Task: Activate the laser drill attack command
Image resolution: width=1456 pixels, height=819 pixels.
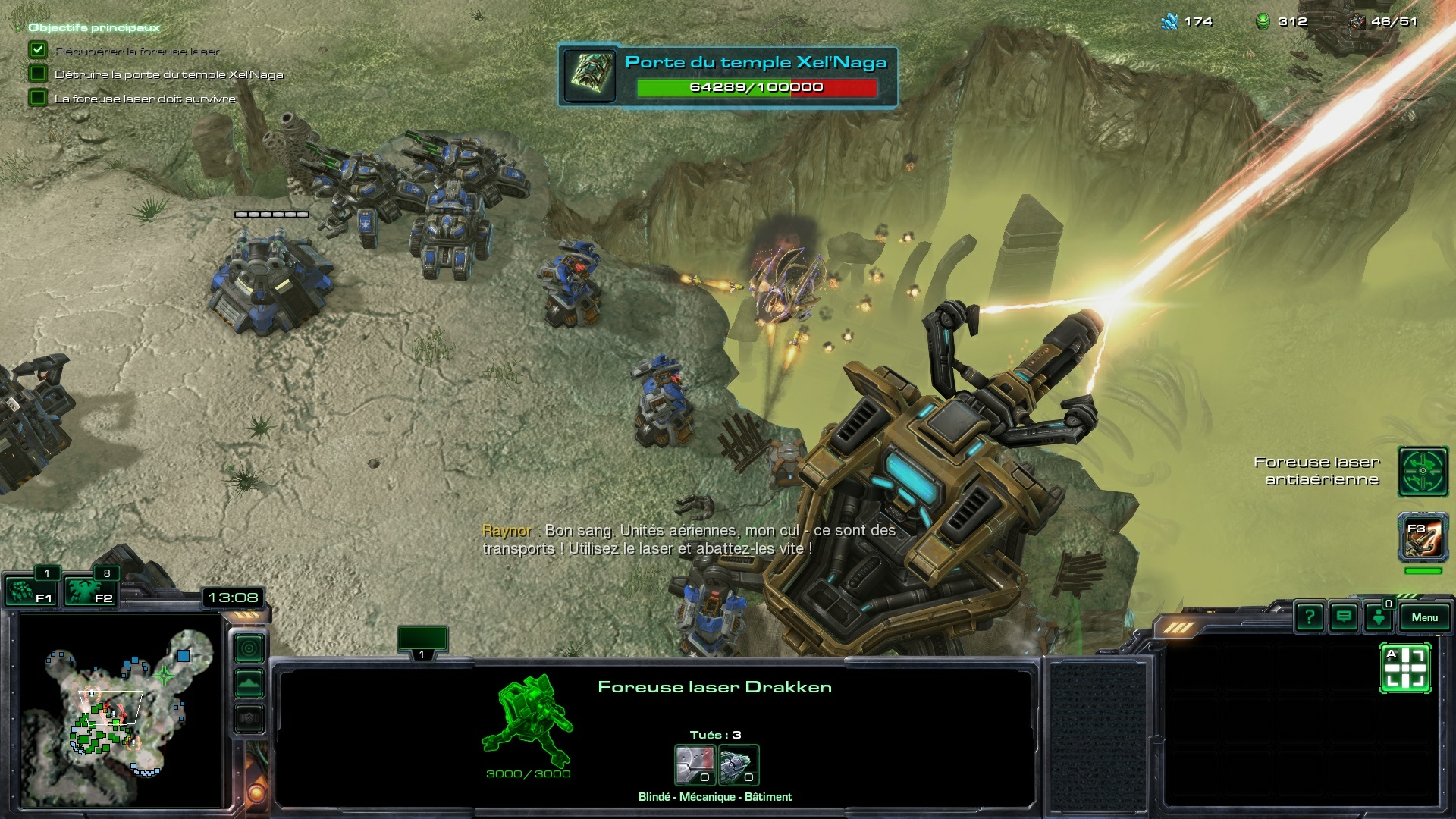Action: pyautogui.click(x=1405, y=668)
